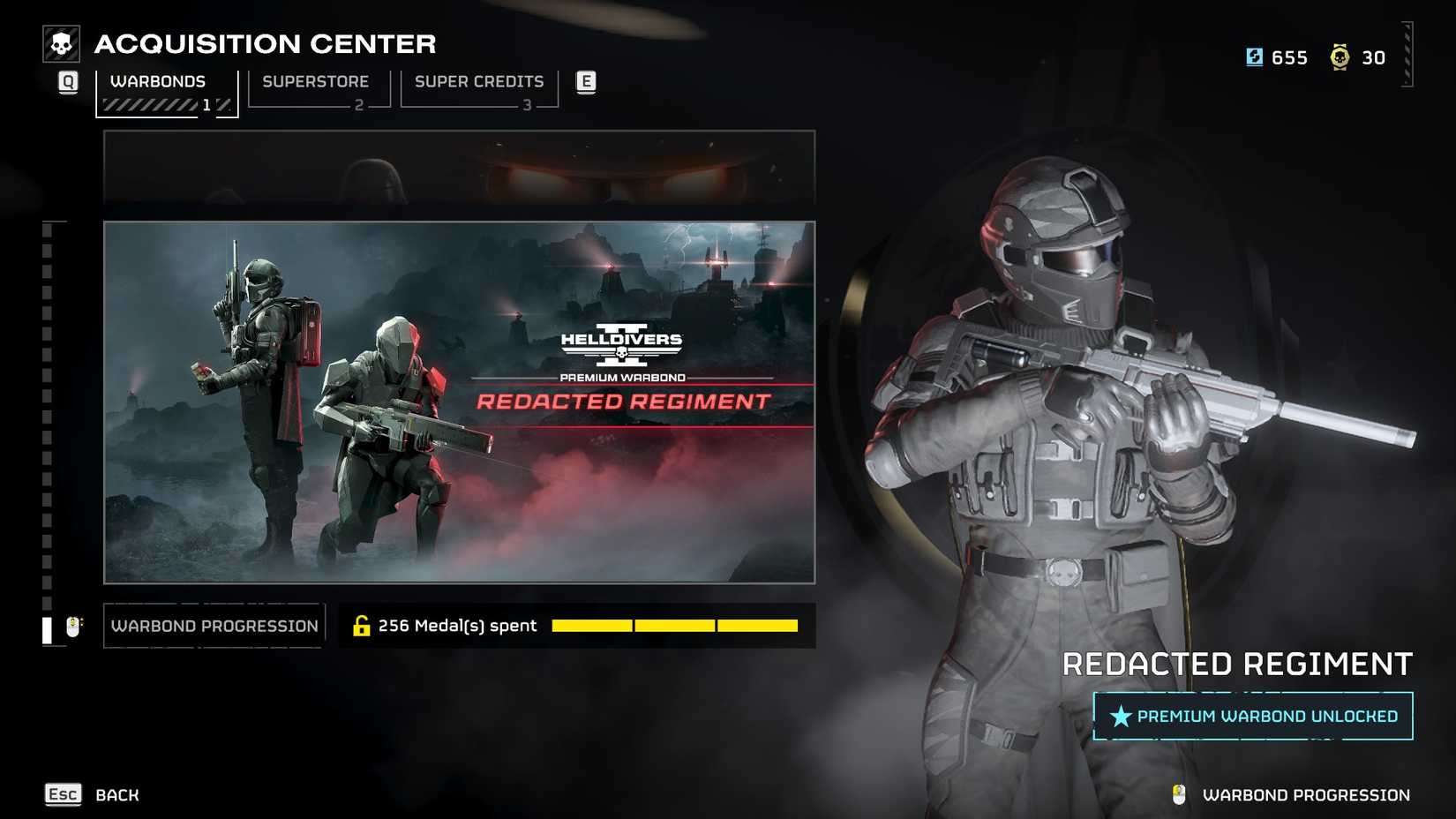Switch to the Super Credits tab
This screenshot has width=1456, height=819.
pyautogui.click(x=479, y=81)
